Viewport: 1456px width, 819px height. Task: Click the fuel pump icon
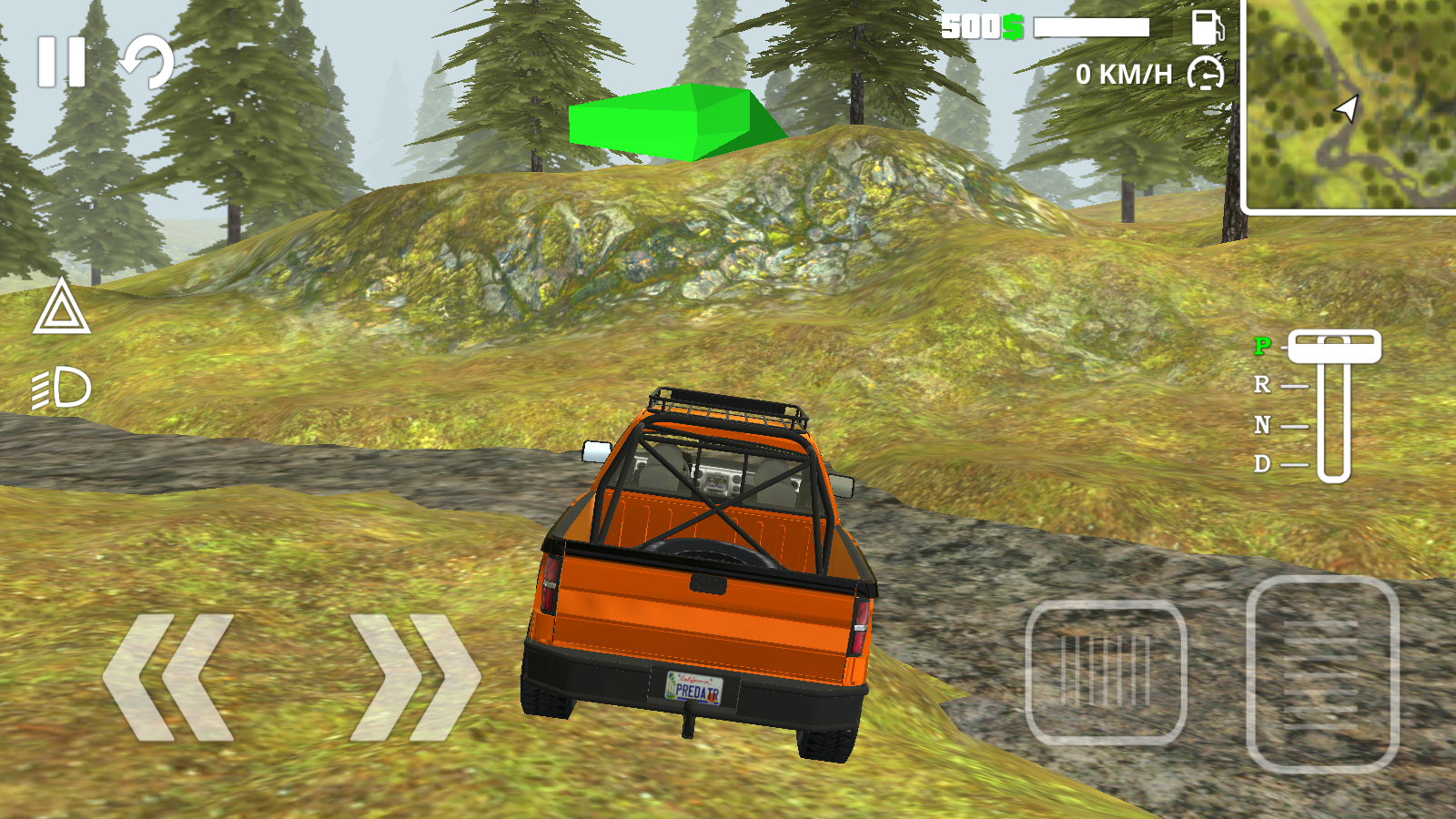(x=1207, y=30)
